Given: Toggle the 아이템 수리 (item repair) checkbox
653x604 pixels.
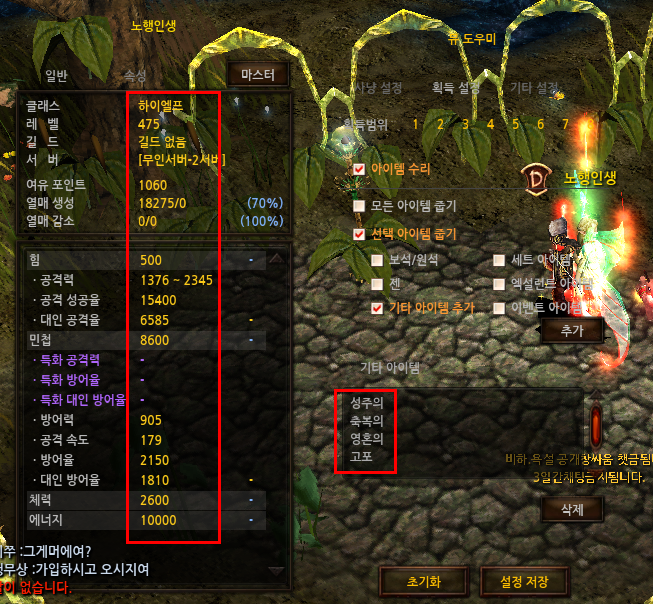Looking at the screenshot, I should coord(360,169).
